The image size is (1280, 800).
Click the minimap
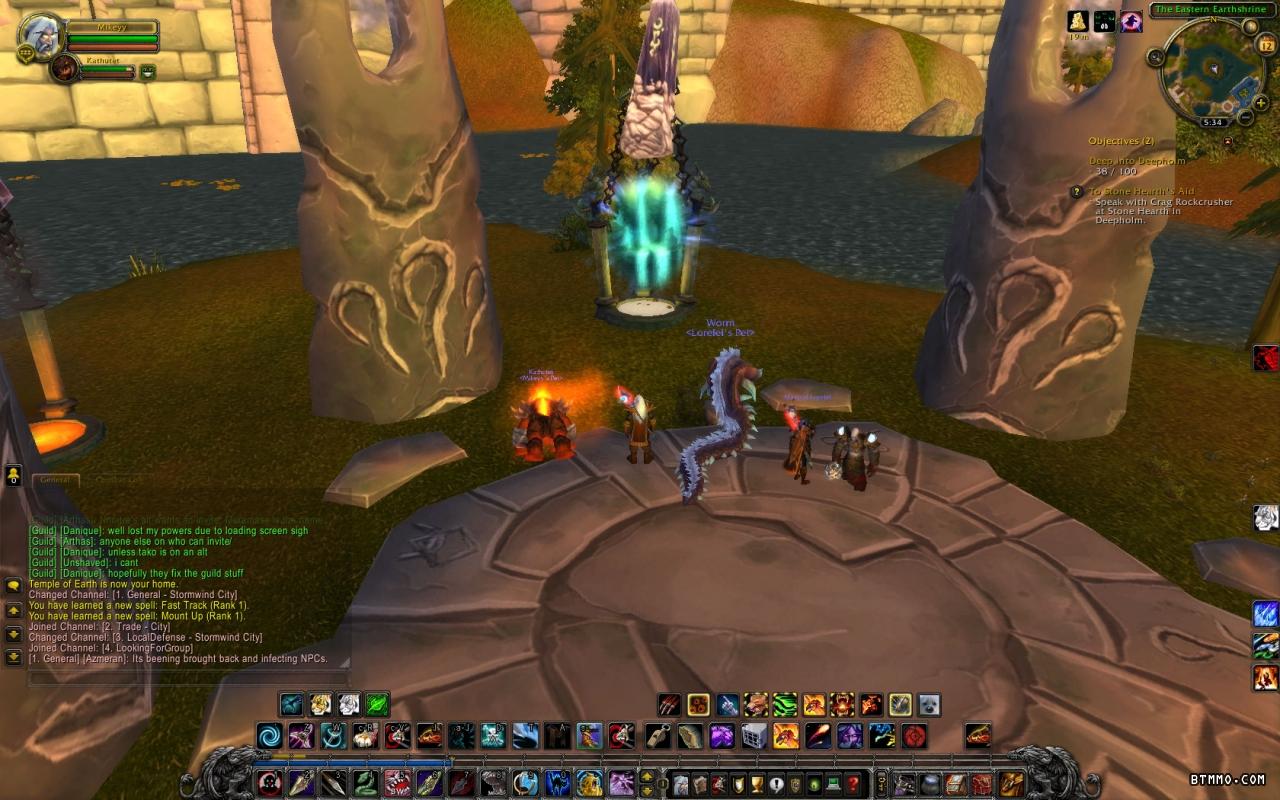[1212, 69]
